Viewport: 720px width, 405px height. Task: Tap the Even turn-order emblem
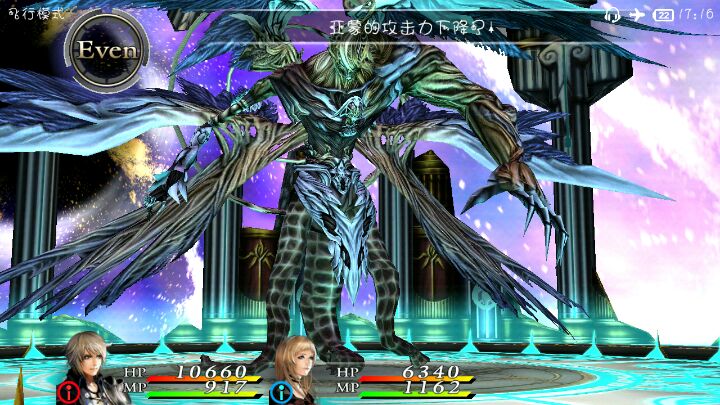click(x=107, y=49)
